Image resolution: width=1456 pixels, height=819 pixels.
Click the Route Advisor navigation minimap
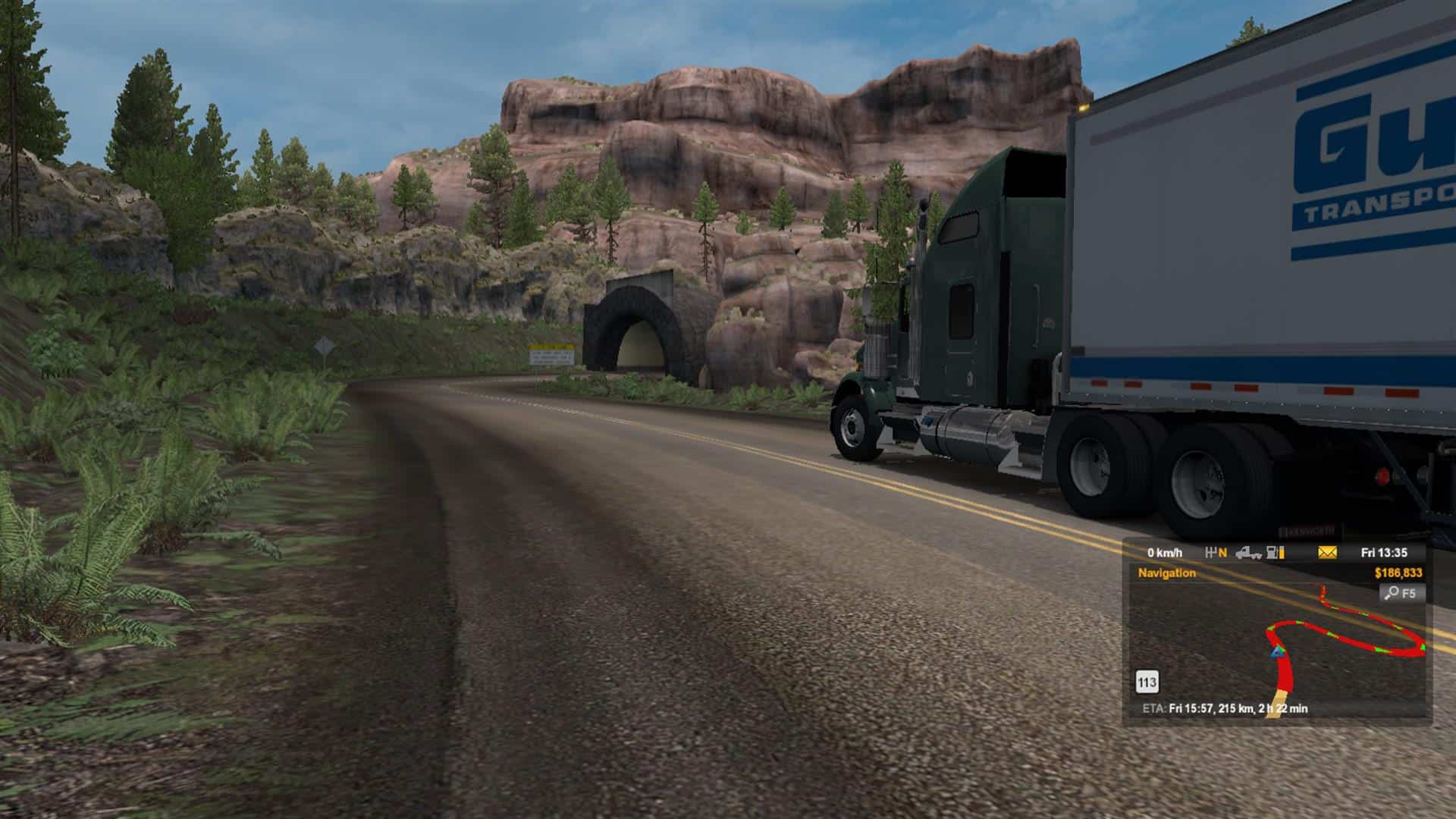pos(1277,645)
